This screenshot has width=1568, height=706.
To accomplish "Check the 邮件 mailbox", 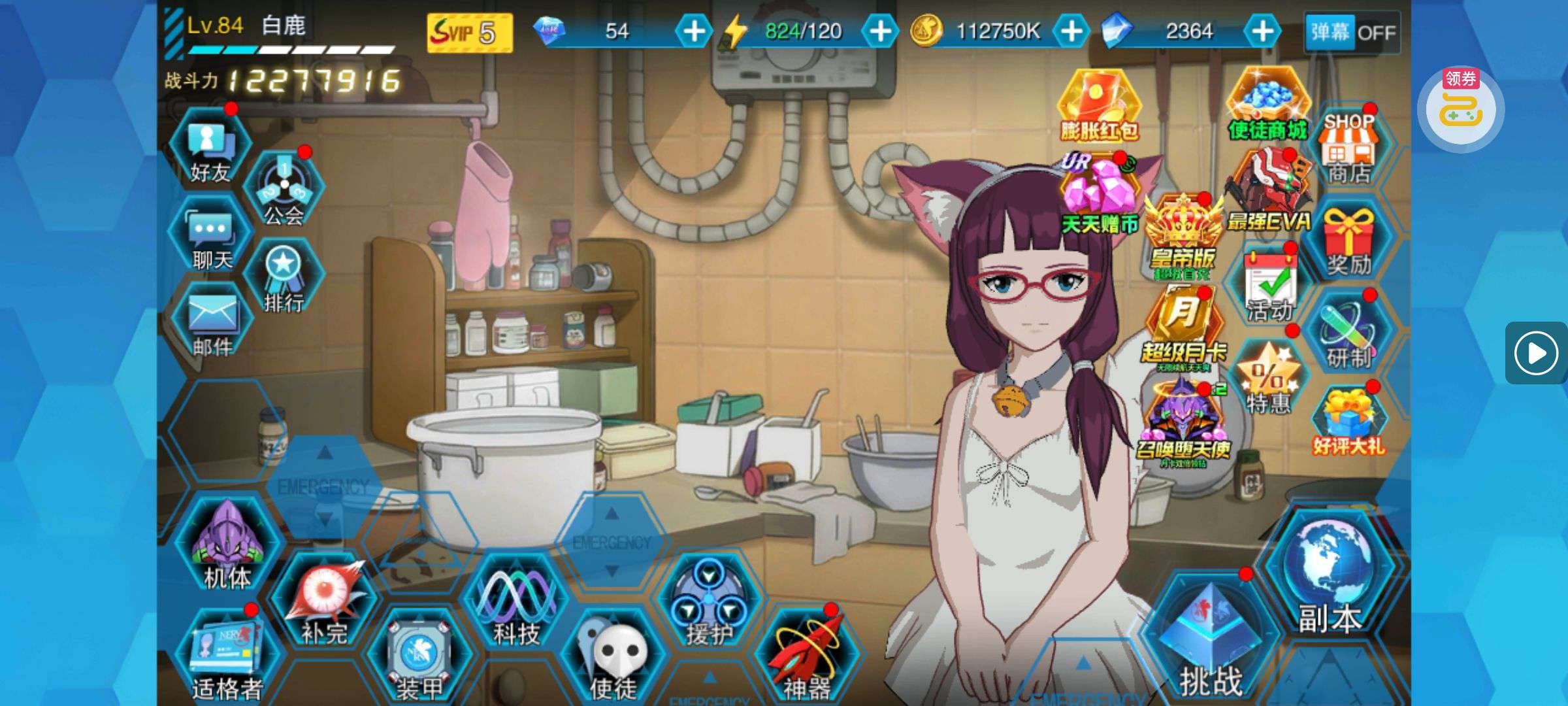I will pos(212,324).
